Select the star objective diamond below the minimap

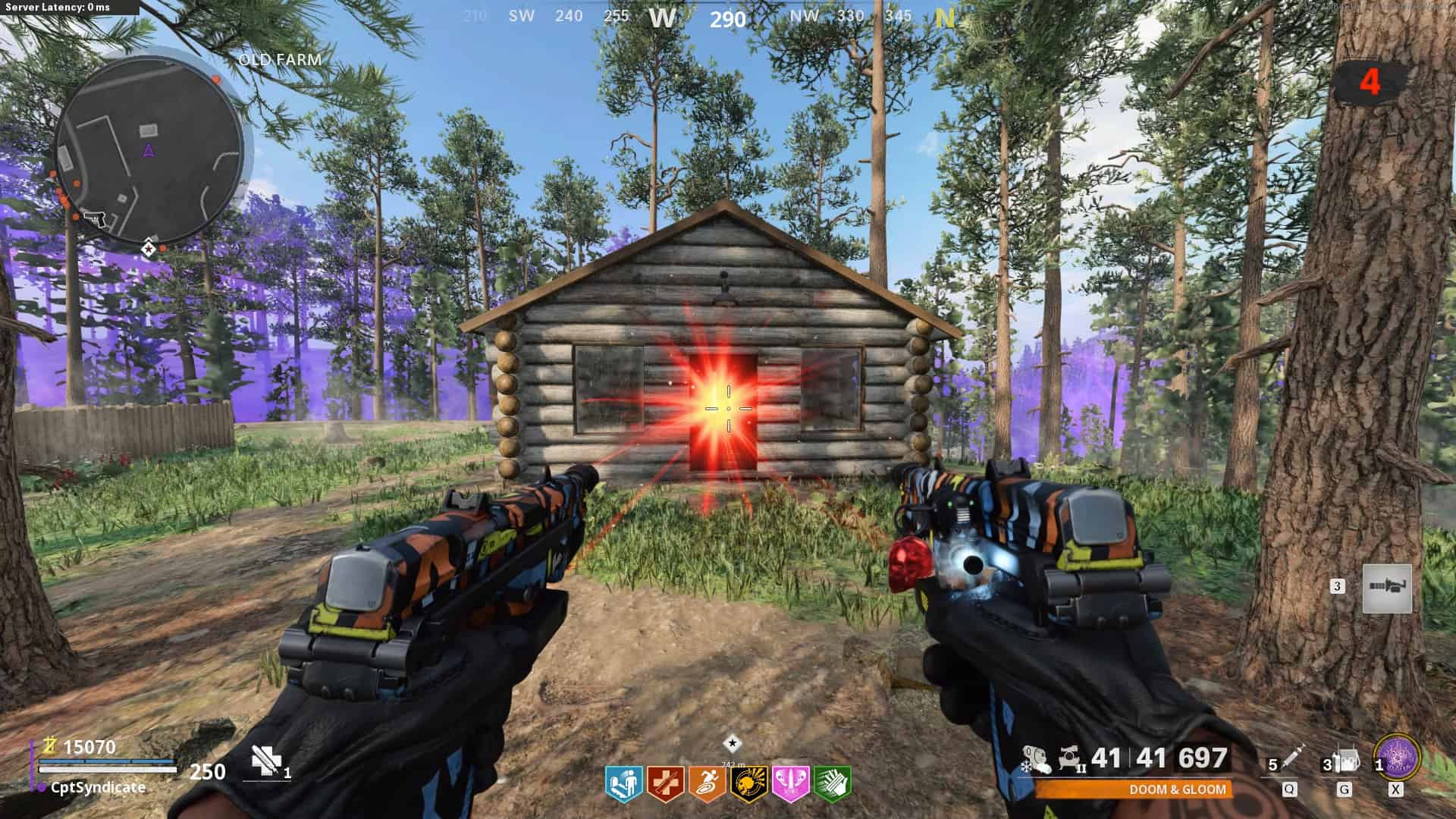[149, 248]
